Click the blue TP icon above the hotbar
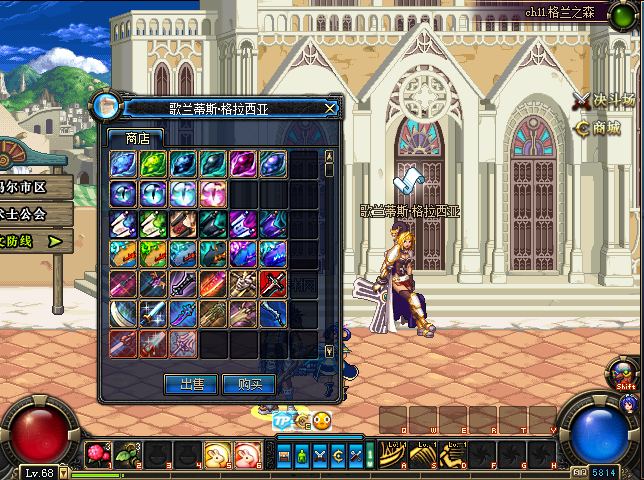Viewport: 644px width, 480px height. [282, 421]
